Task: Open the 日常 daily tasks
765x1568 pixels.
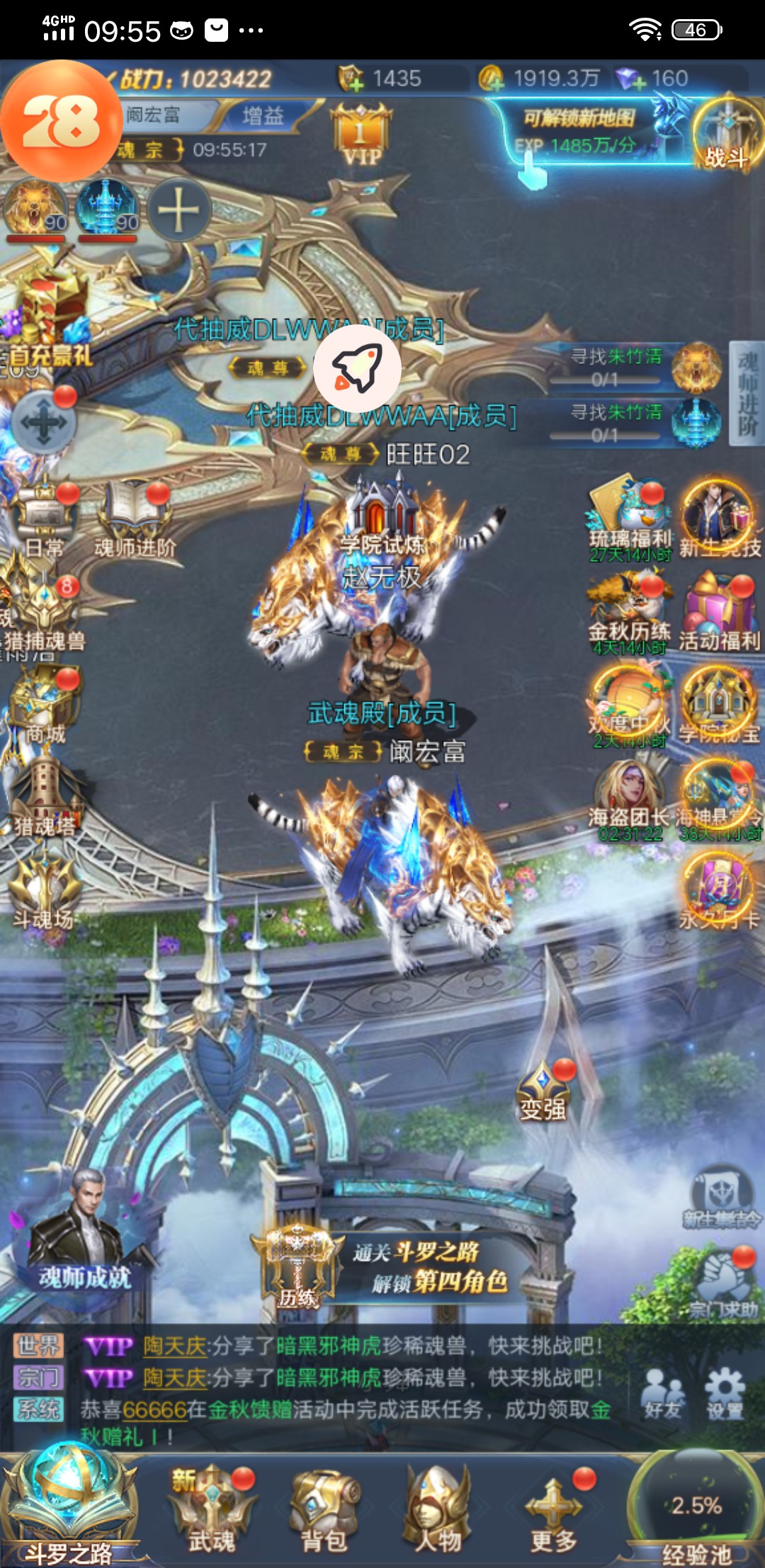Action: point(44,521)
